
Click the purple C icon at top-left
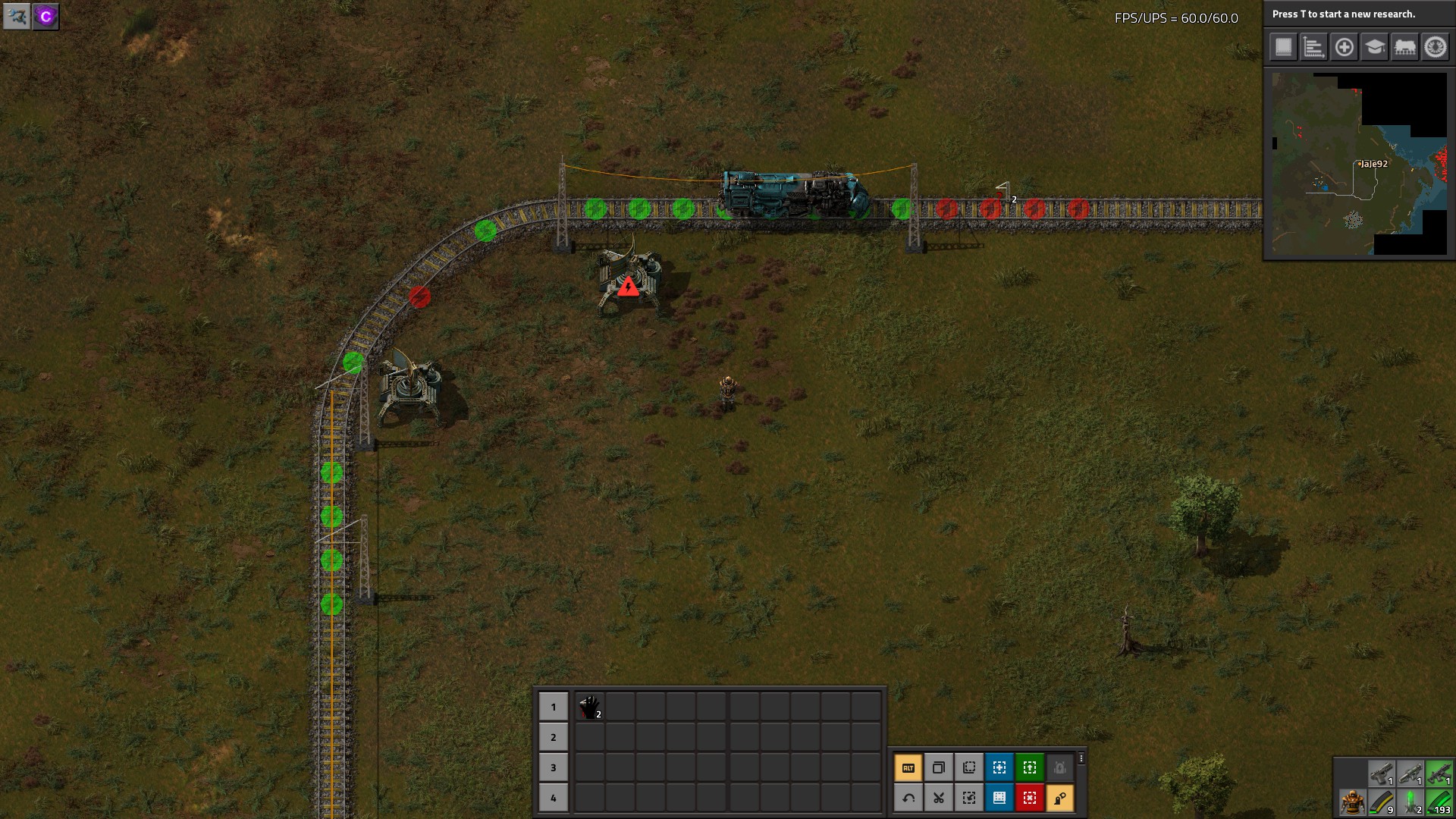(45, 17)
